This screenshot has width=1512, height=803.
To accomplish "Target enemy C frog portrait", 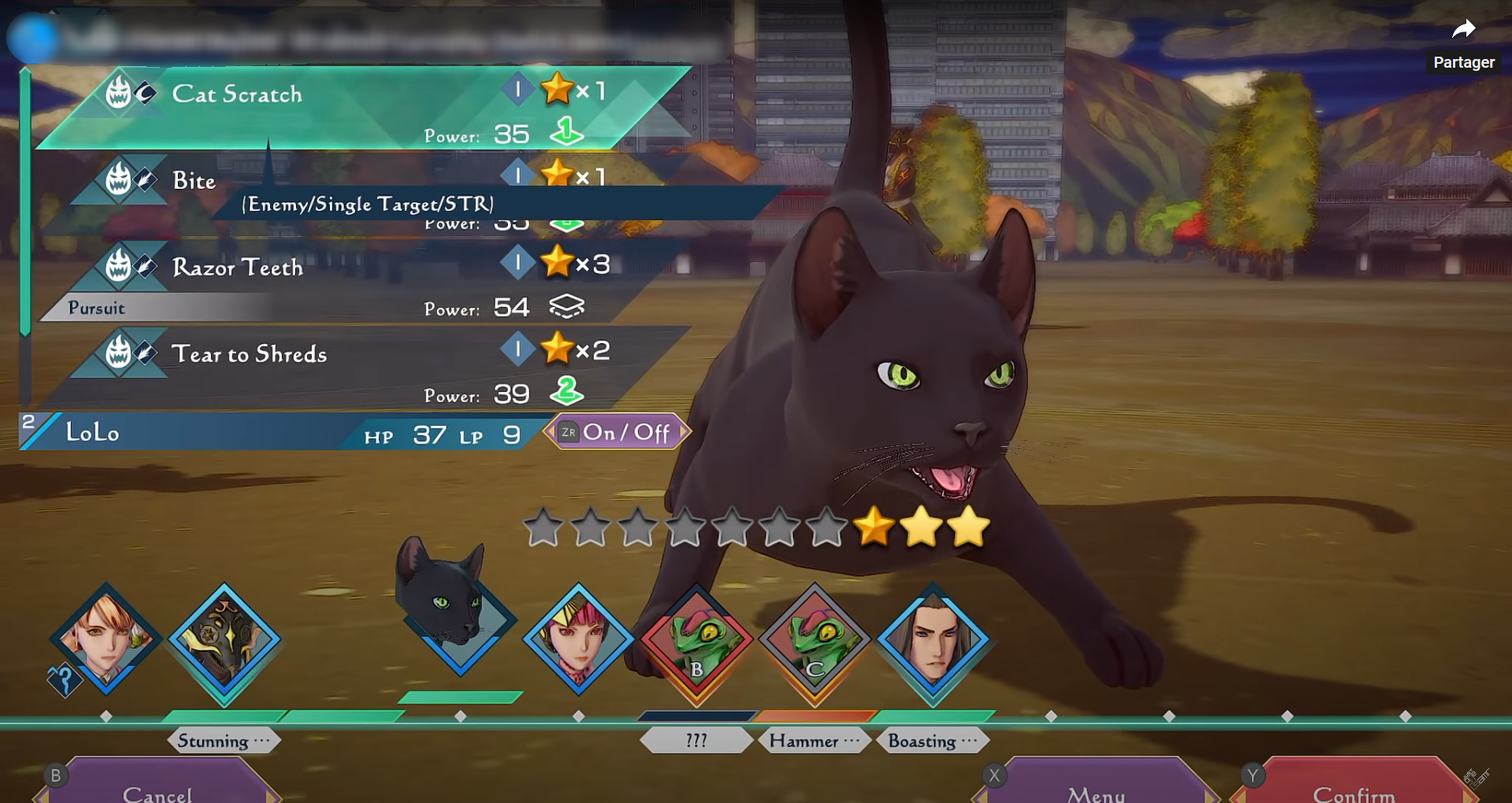I will 815,642.
